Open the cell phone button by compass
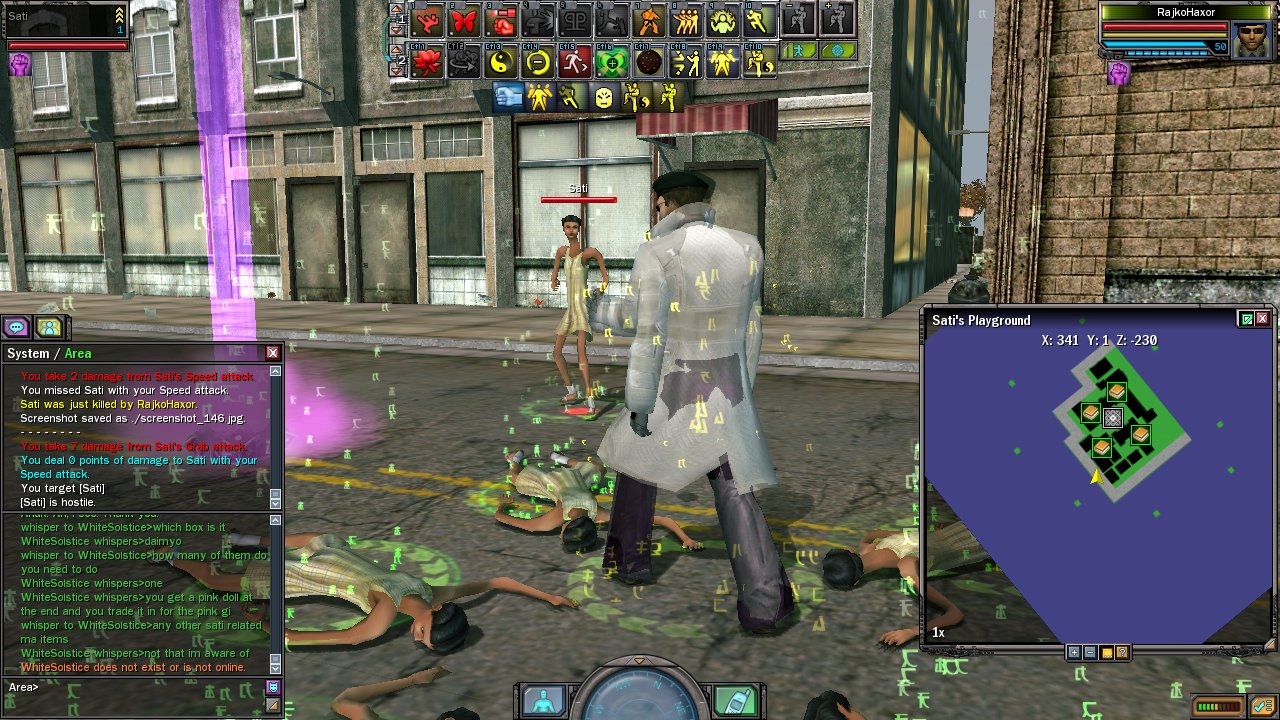 pyautogui.click(x=735, y=700)
